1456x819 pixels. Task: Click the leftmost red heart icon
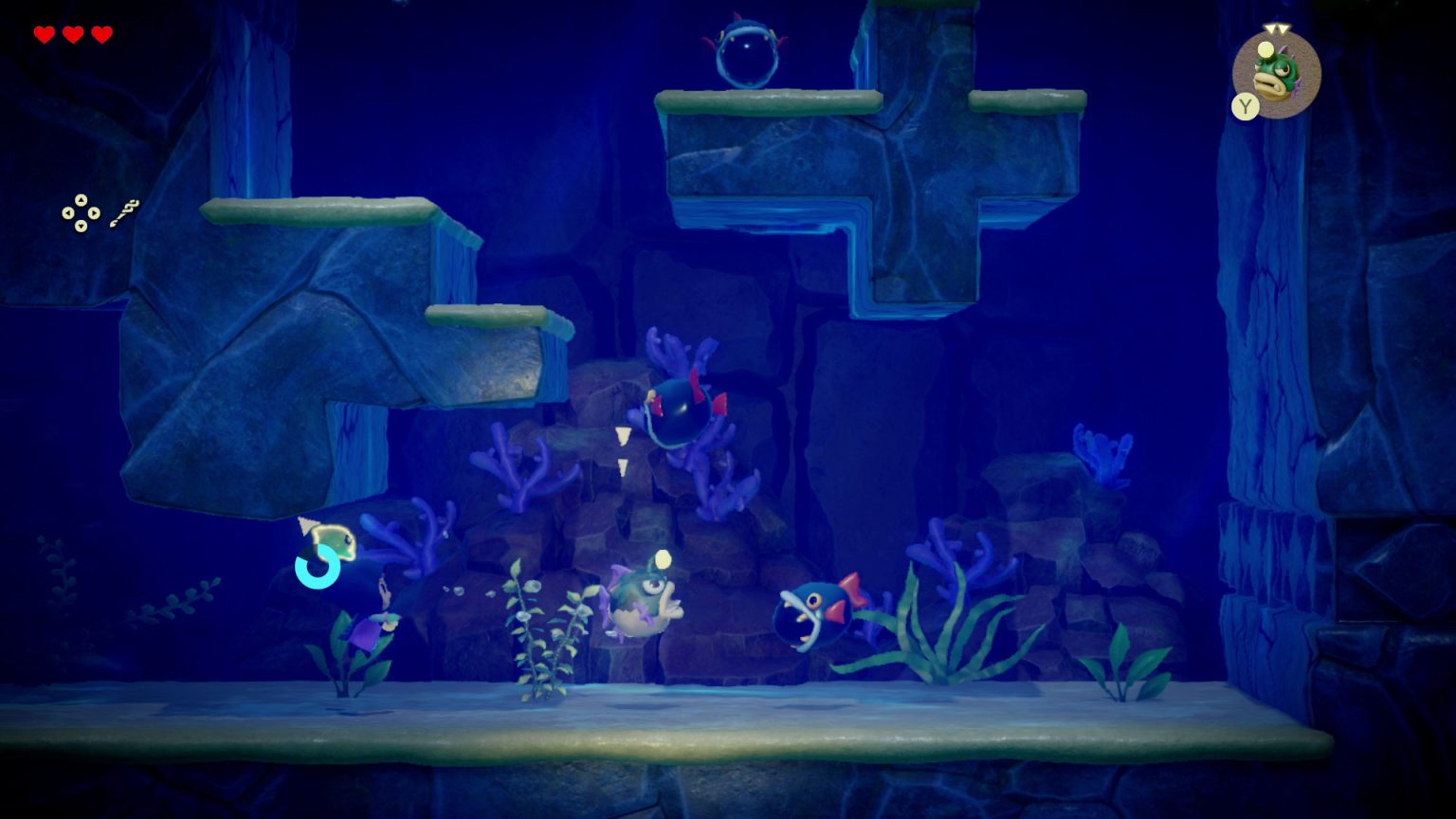(x=43, y=32)
